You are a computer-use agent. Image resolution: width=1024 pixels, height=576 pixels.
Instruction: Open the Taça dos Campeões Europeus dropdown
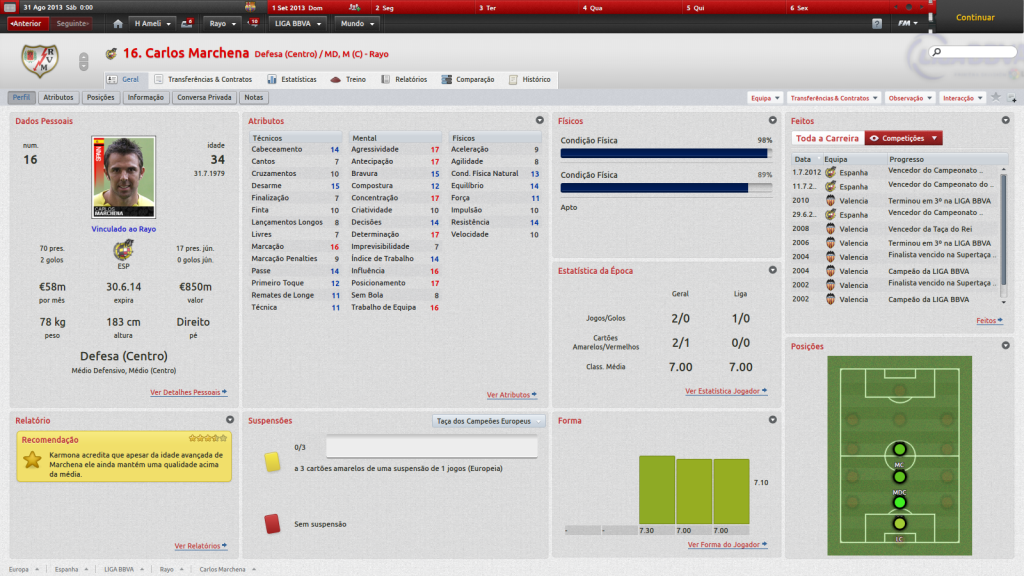pos(489,421)
